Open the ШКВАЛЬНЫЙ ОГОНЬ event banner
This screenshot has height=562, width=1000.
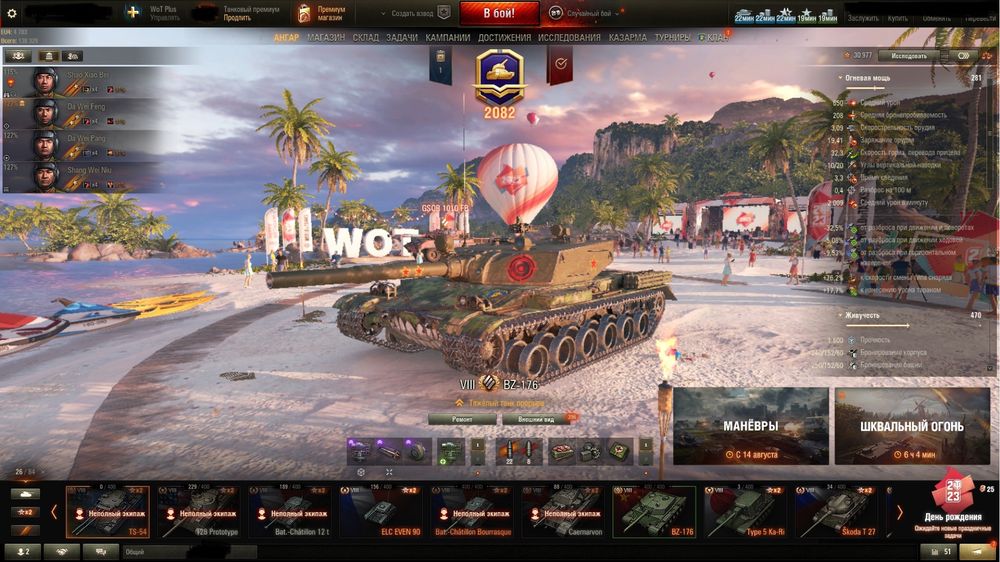coord(911,427)
